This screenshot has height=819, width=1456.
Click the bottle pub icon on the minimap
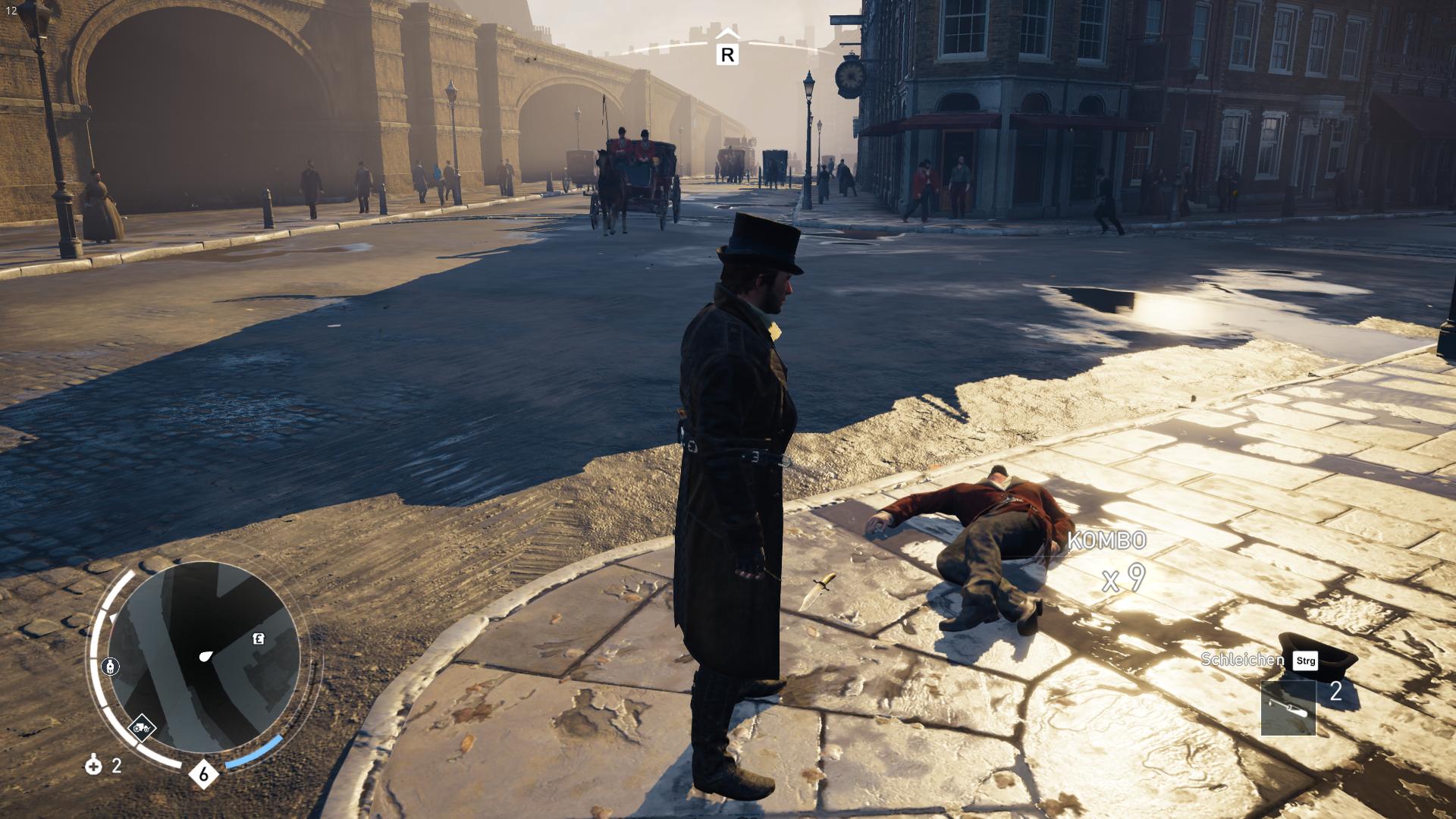point(111,667)
